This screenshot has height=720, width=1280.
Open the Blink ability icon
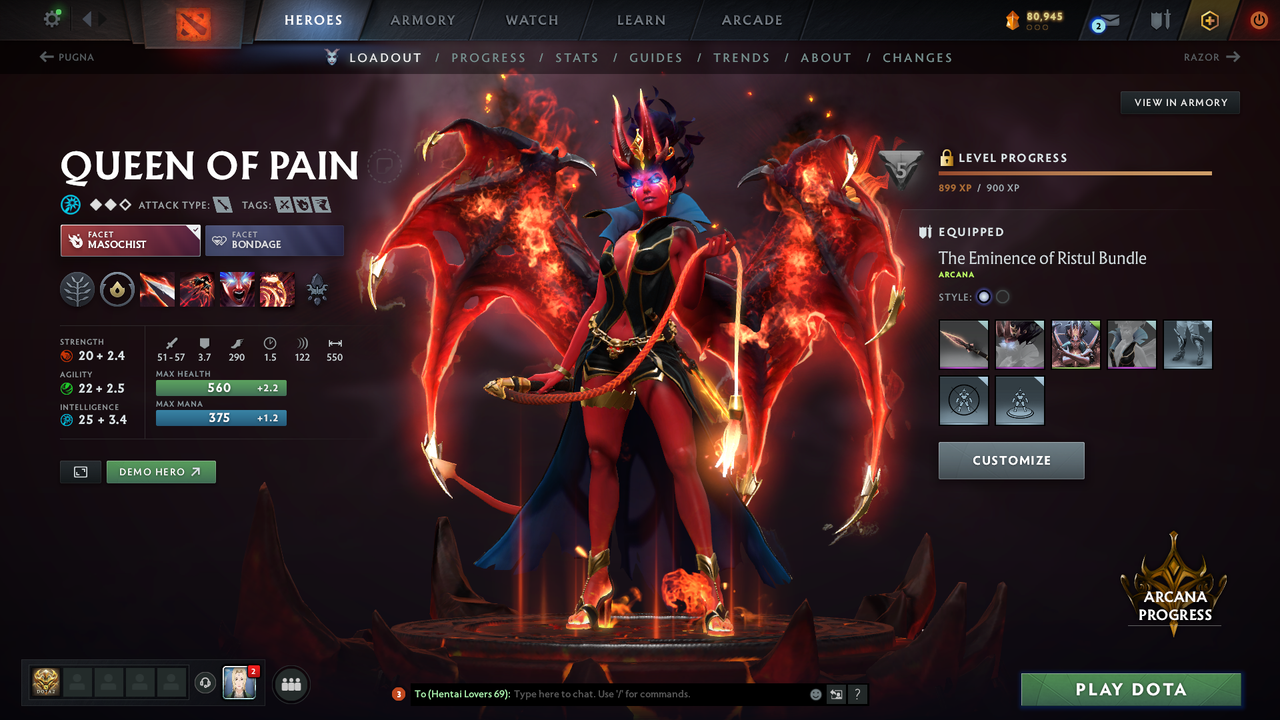point(197,289)
